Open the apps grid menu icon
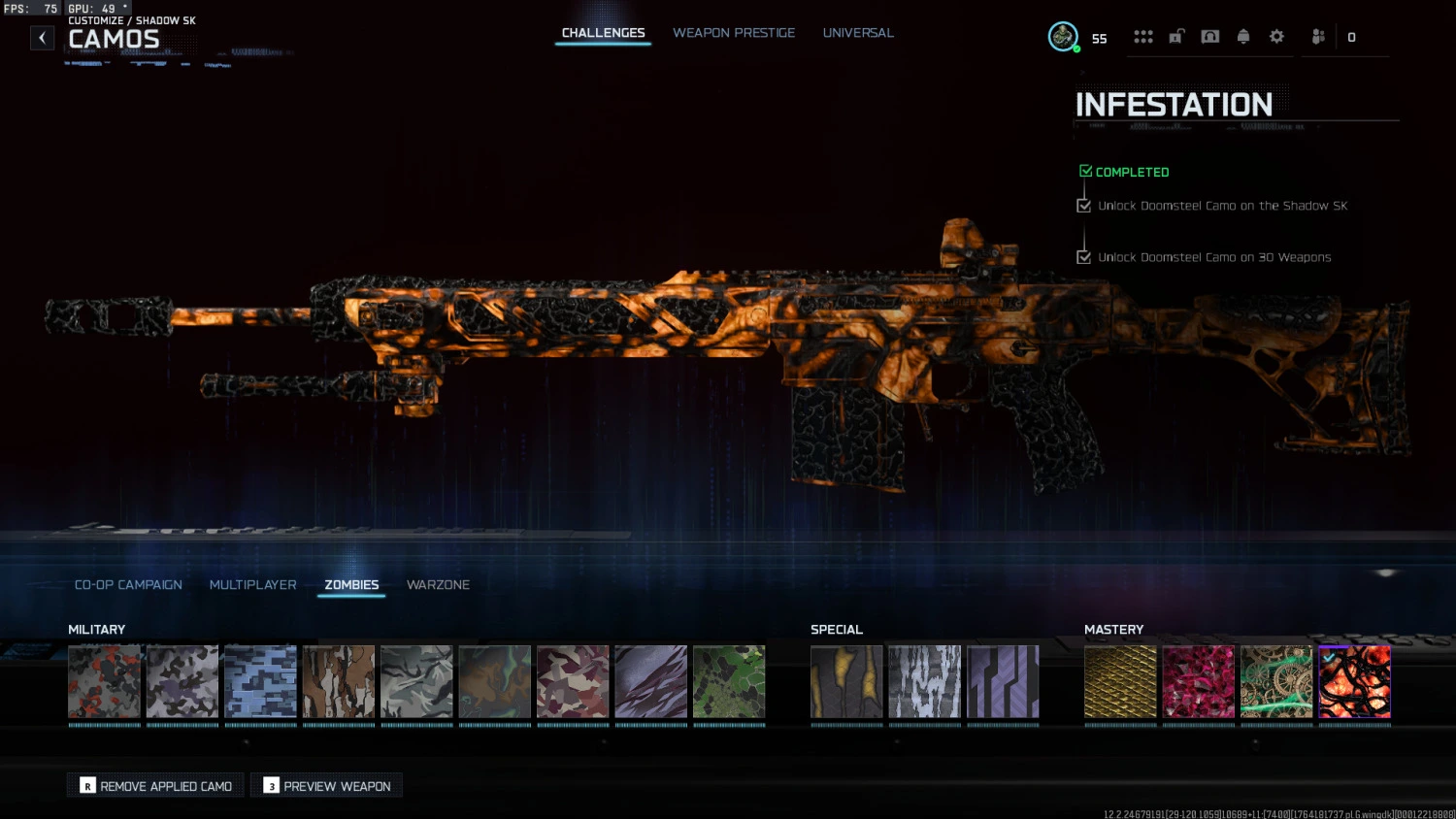The image size is (1456, 819). coord(1143,36)
